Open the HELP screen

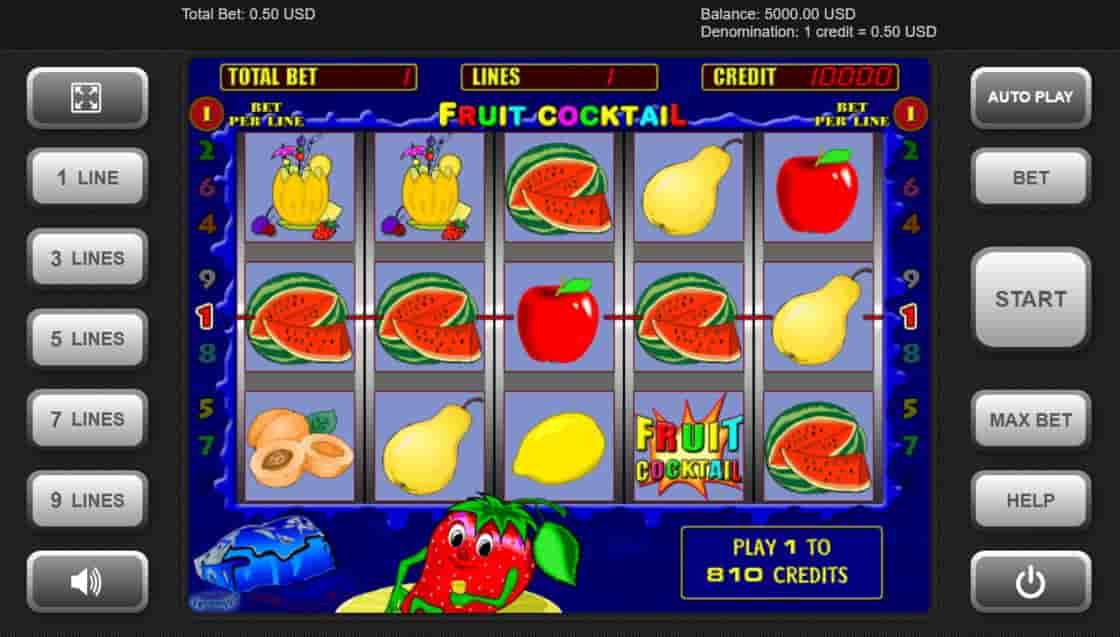click(x=1030, y=500)
